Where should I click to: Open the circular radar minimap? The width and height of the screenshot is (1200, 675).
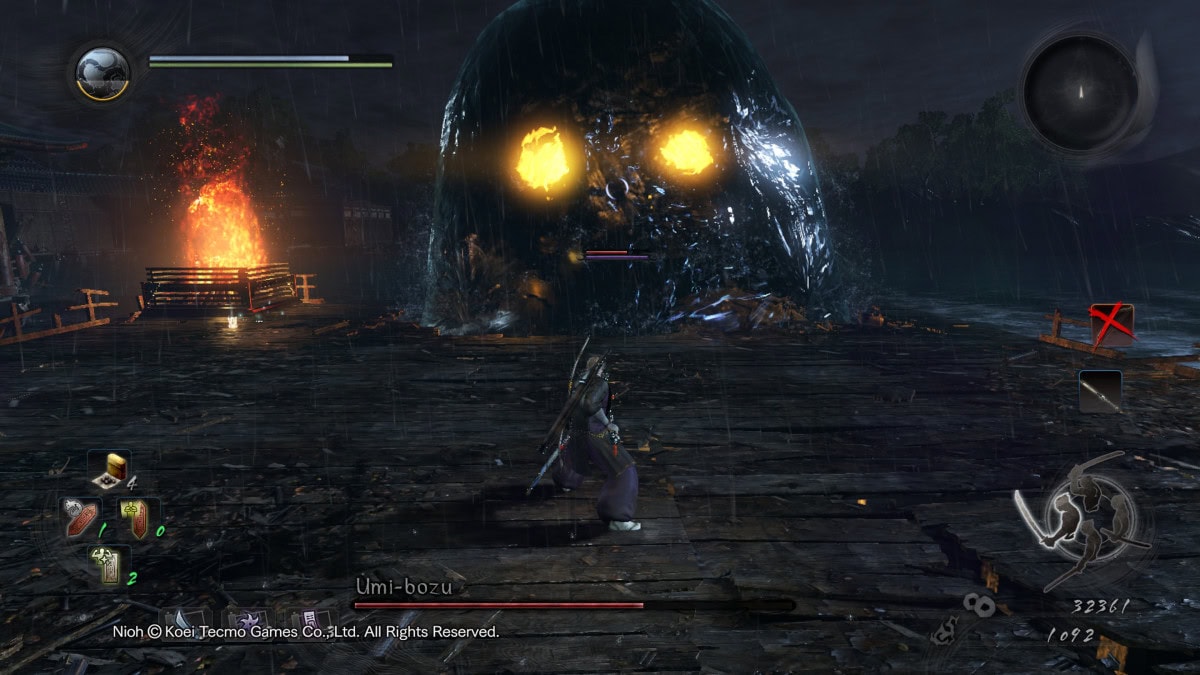tap(1080, 92)
